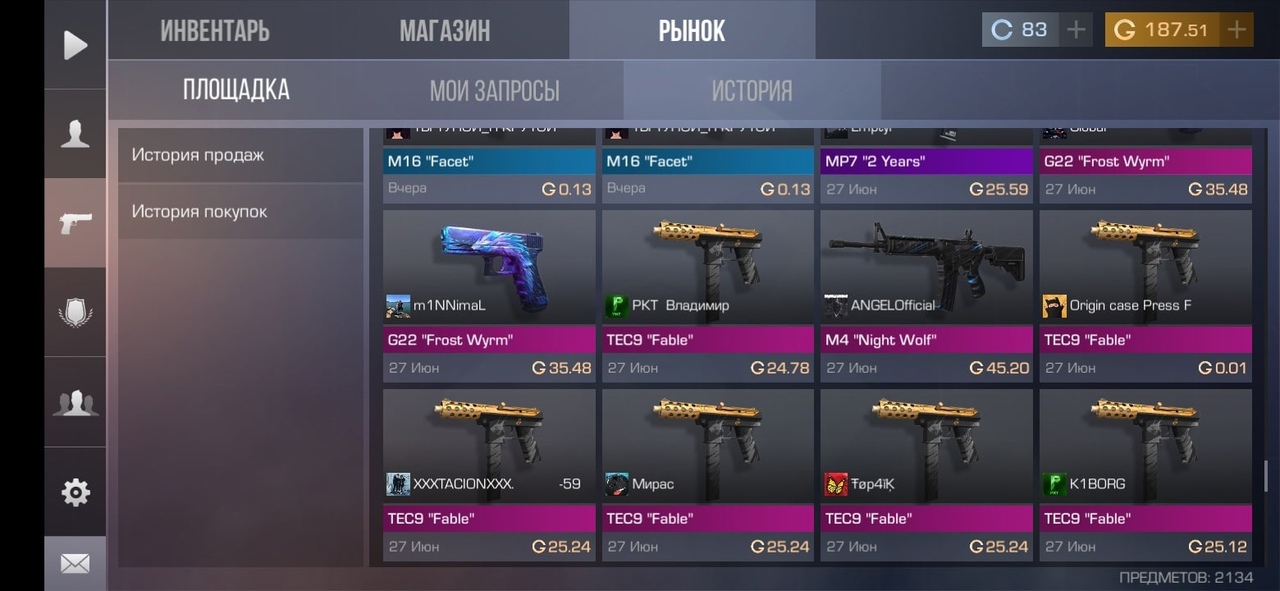
Task: Add silver coins with plus button
Action: point(1076,30)
